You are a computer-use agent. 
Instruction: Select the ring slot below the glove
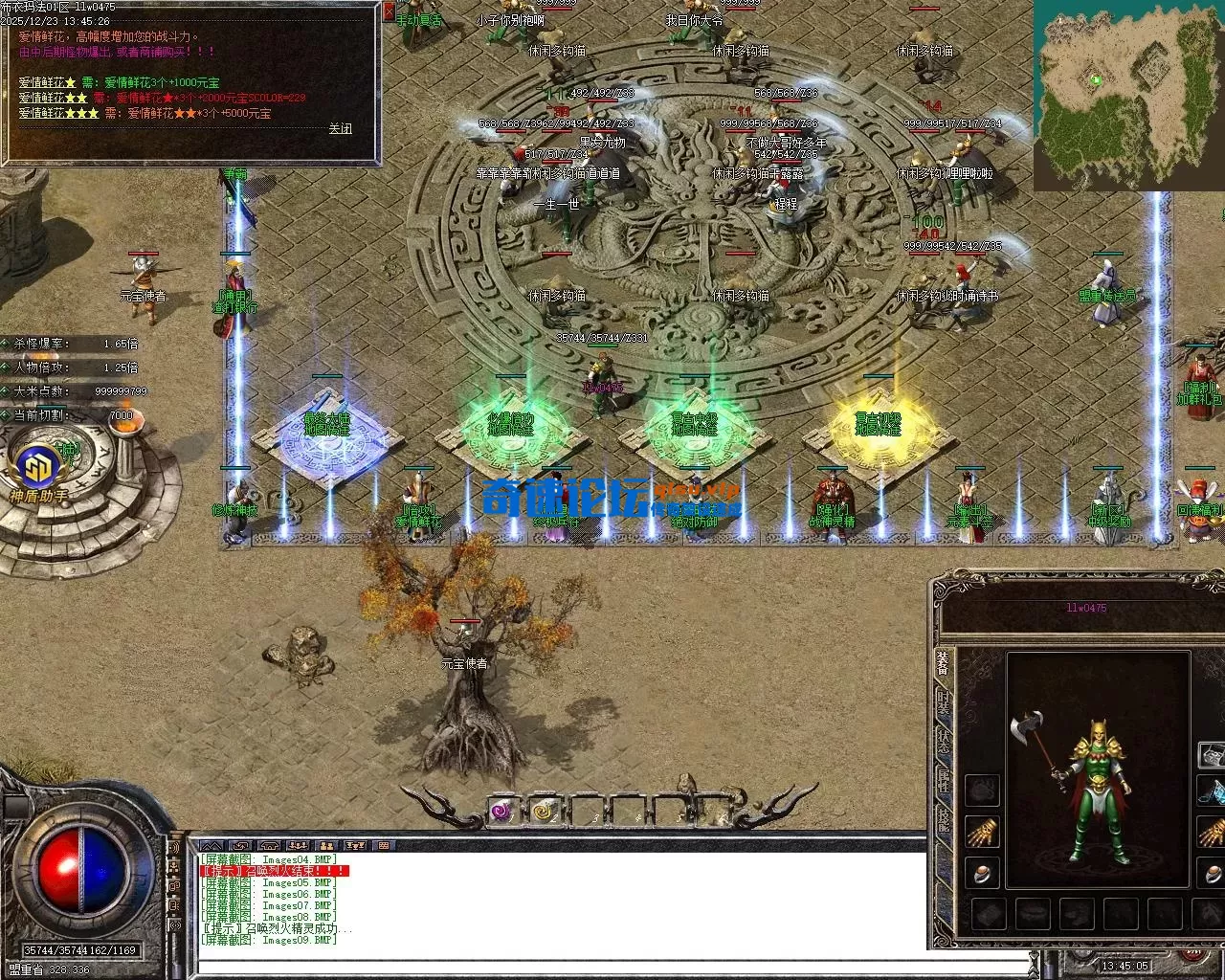pos(982,872)
